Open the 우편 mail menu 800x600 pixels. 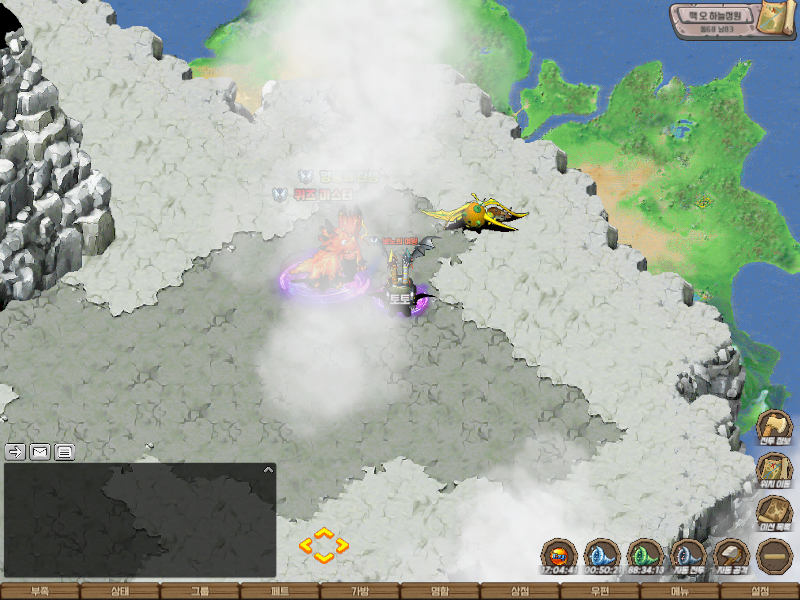coord(600,591)
